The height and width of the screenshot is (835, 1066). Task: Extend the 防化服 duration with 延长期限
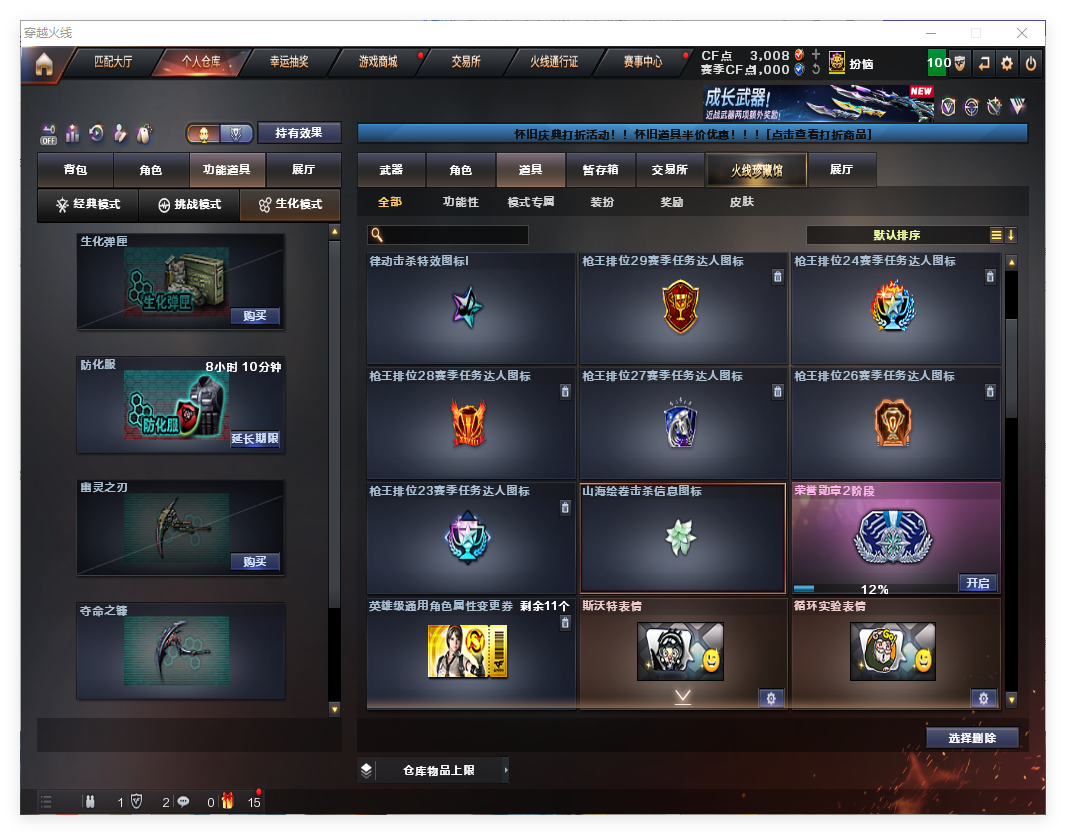pos(255,439)
